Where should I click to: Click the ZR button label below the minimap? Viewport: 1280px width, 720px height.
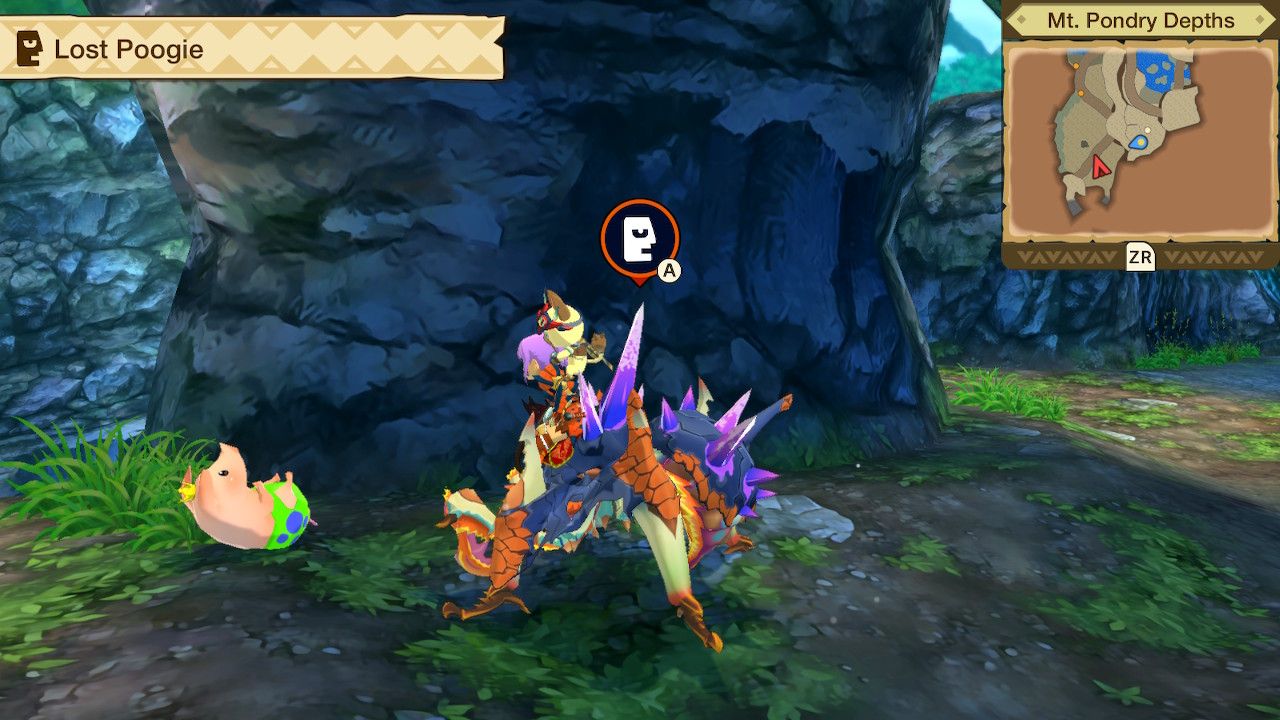pyautogui.click(x=1141, y=257)
